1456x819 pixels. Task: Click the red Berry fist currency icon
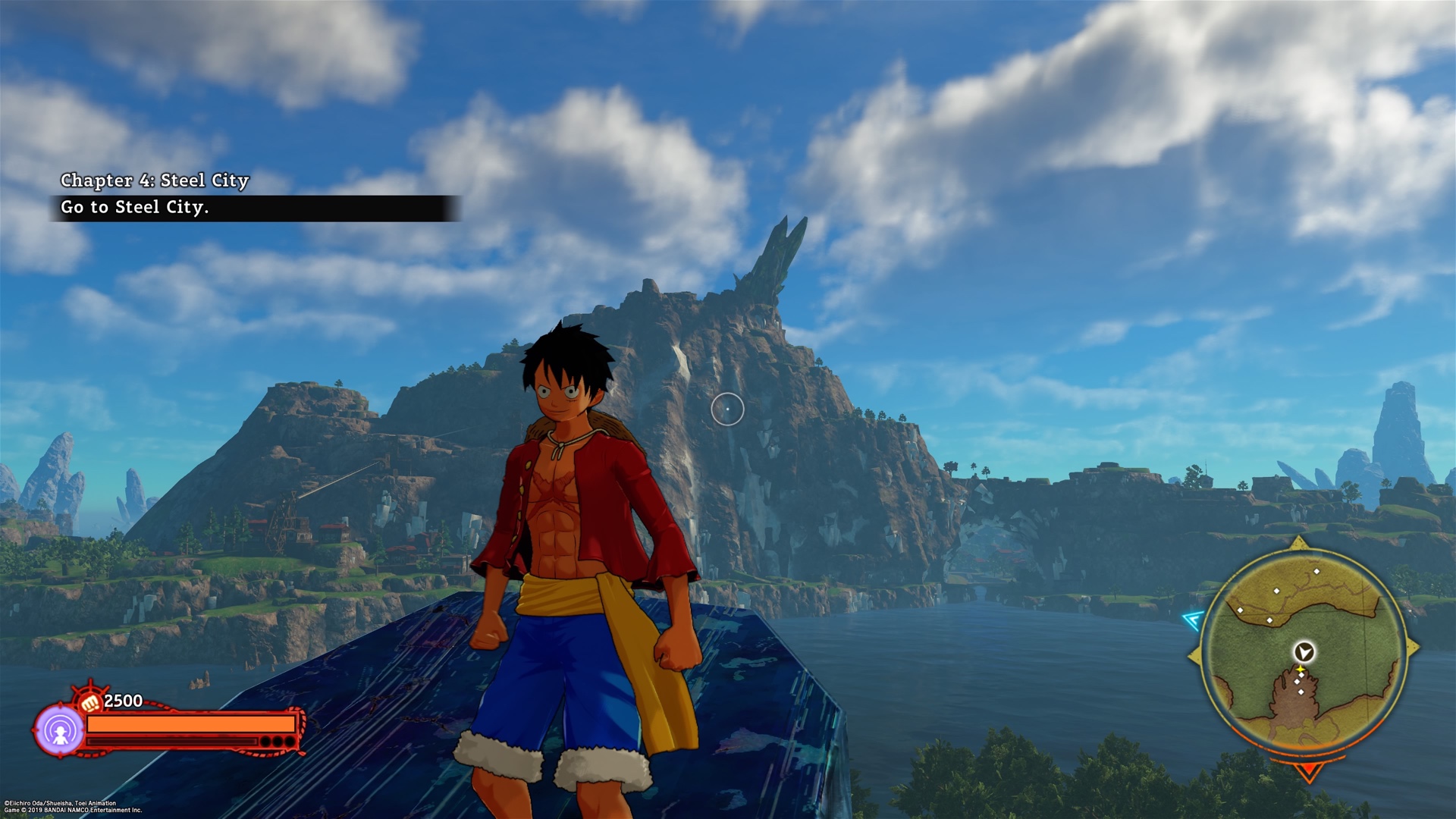click(x=89, y=703)
